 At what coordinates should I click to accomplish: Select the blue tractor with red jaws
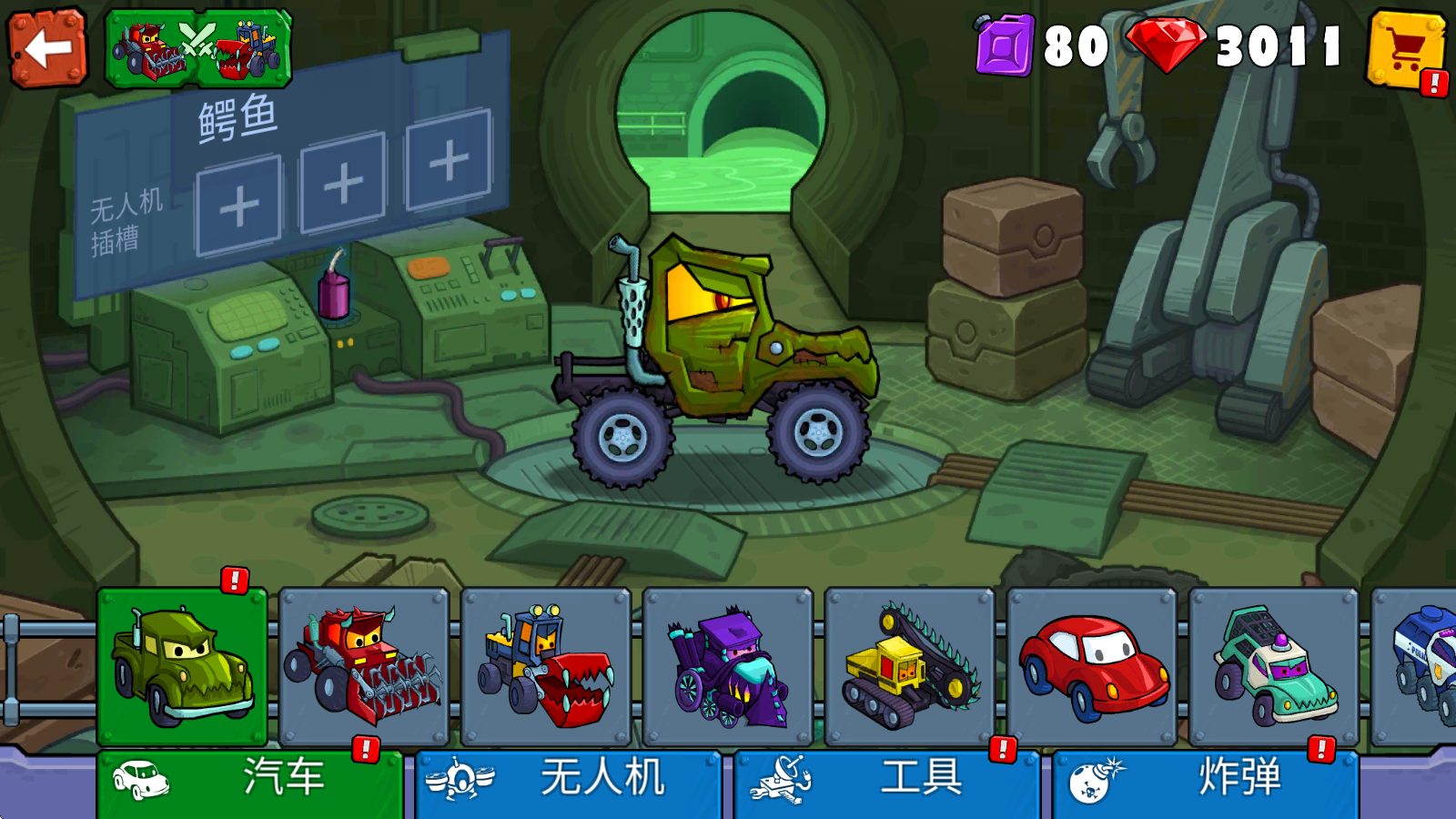click(x=546, y=666)
